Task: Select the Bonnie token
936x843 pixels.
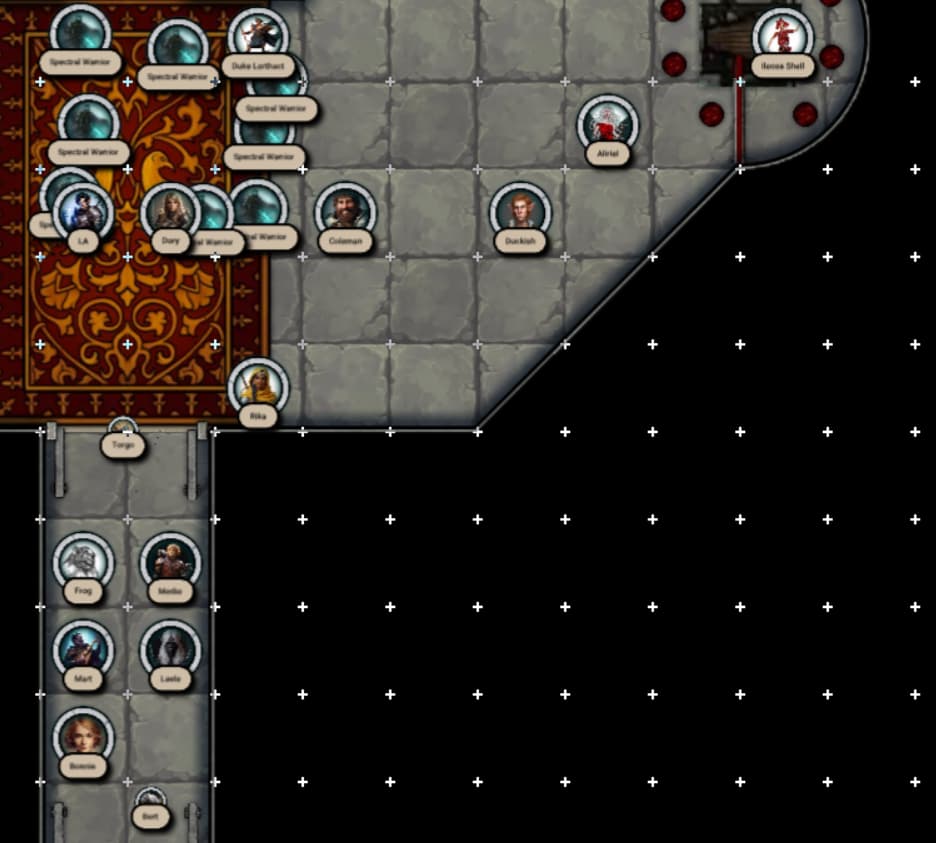Action: coord(83,738)
